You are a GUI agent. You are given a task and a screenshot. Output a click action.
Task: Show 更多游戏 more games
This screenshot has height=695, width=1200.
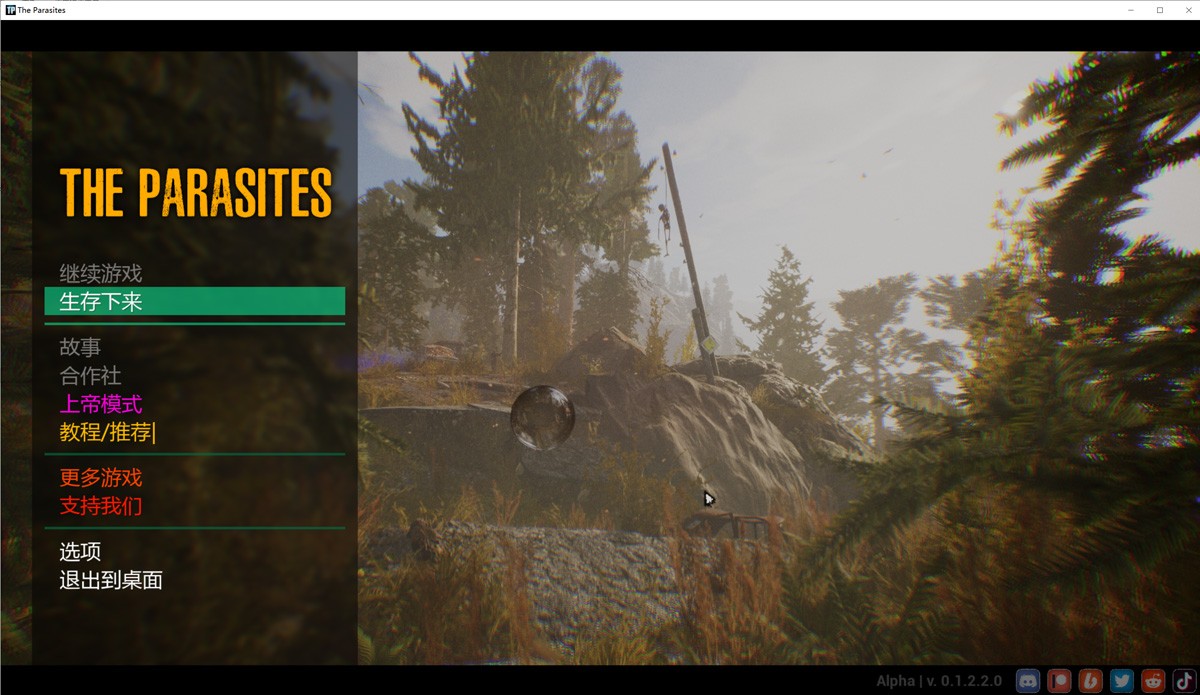coord(100,478)
